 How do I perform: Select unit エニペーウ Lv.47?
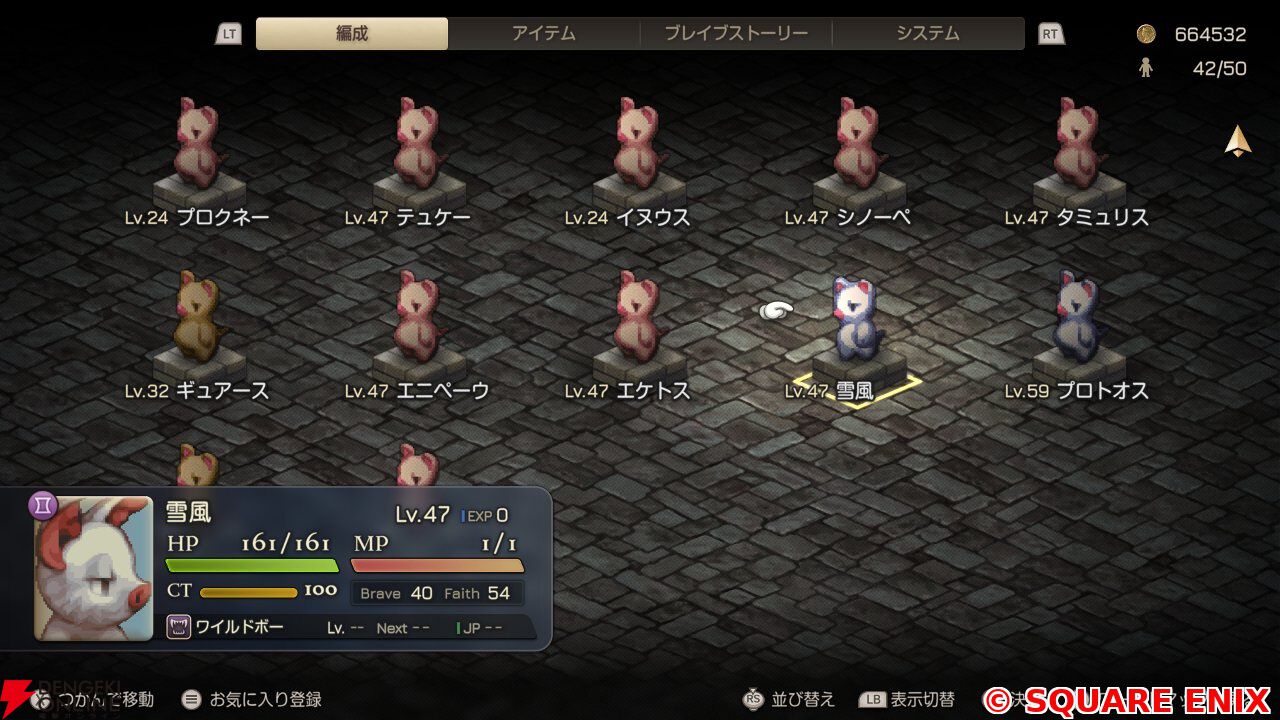[x=418, y=318]
